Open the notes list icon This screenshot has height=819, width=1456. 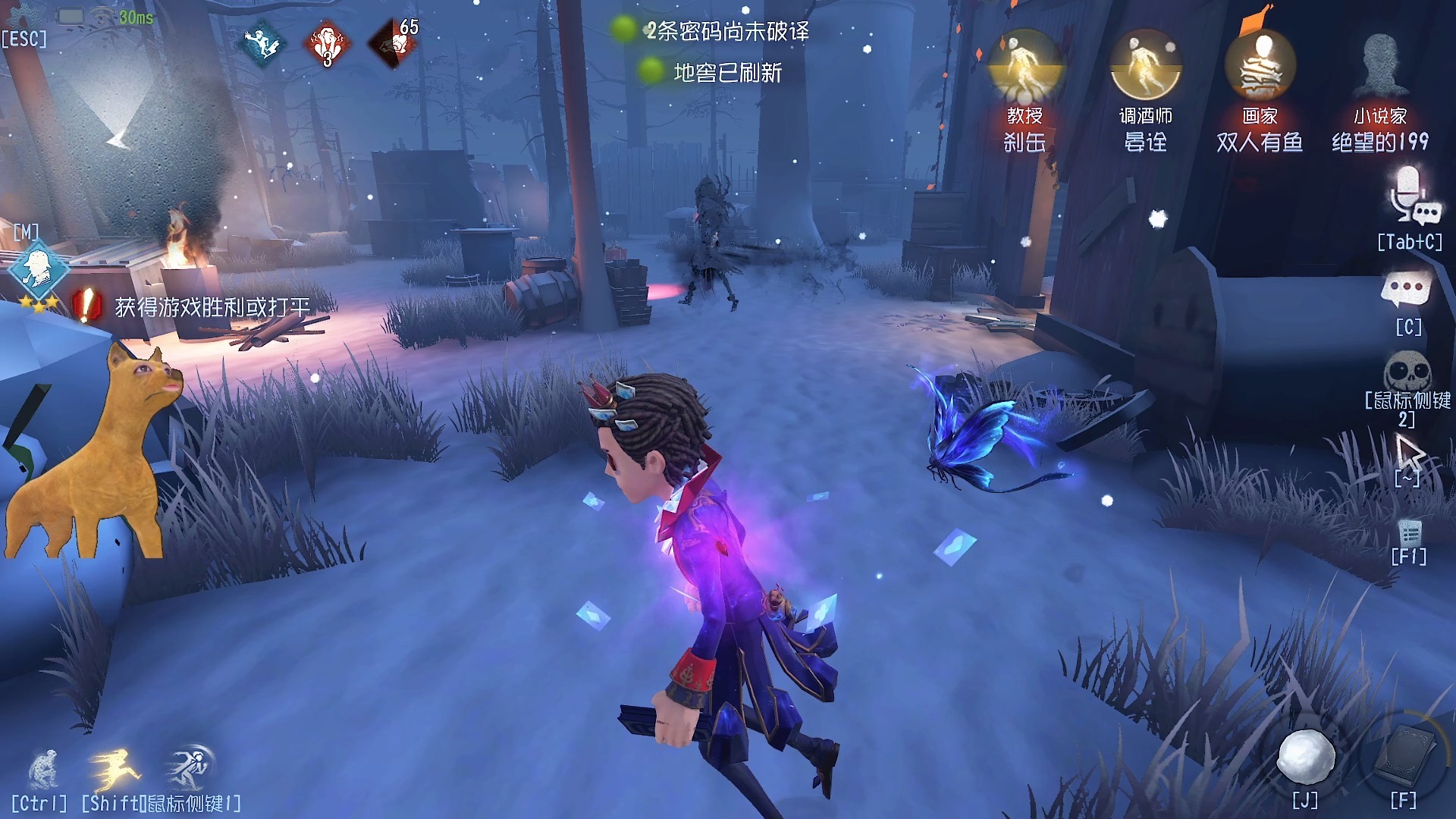pyautogui.click(x=1409, y=532)
